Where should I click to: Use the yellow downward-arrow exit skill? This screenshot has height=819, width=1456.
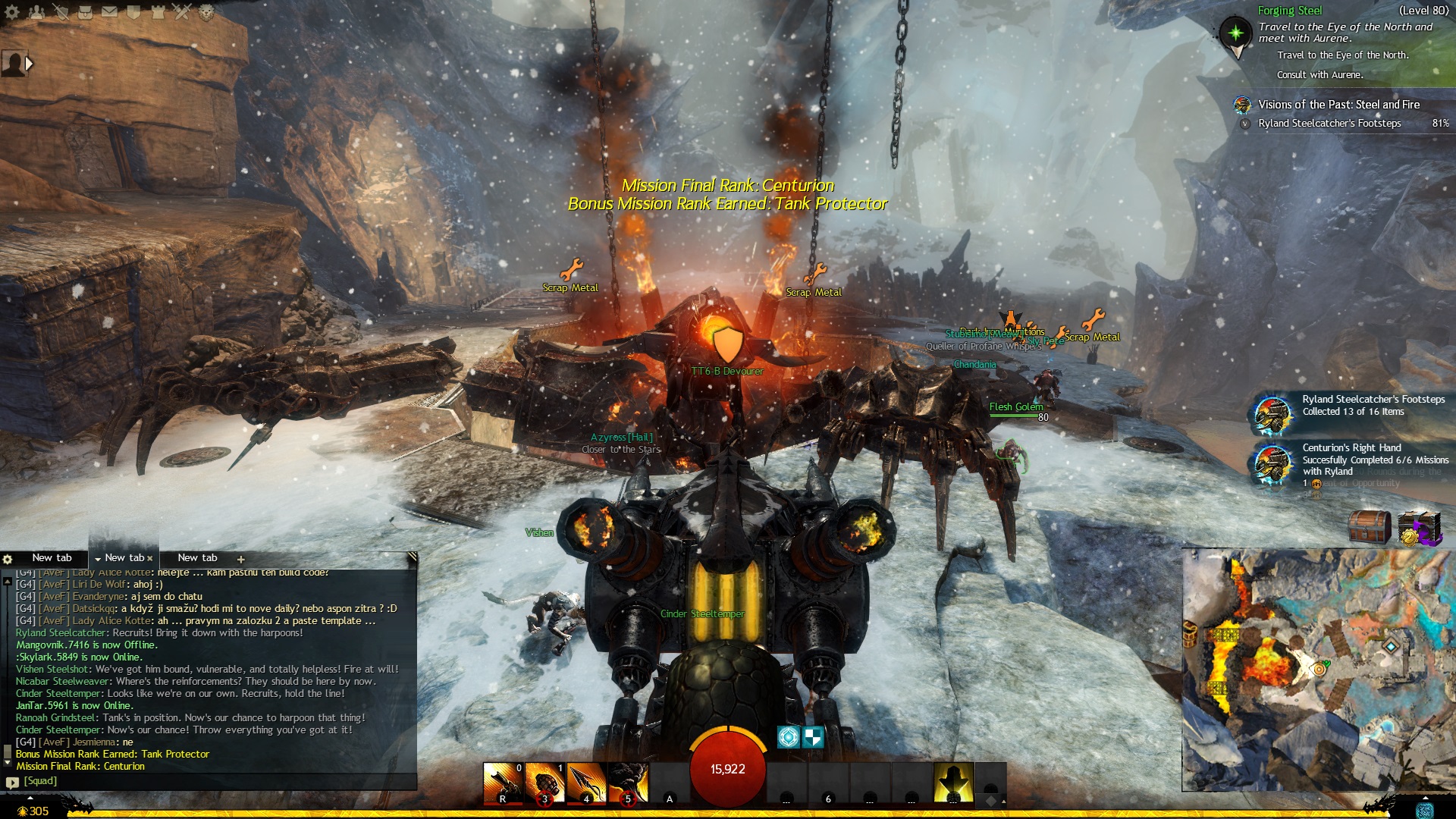point(953,783)
